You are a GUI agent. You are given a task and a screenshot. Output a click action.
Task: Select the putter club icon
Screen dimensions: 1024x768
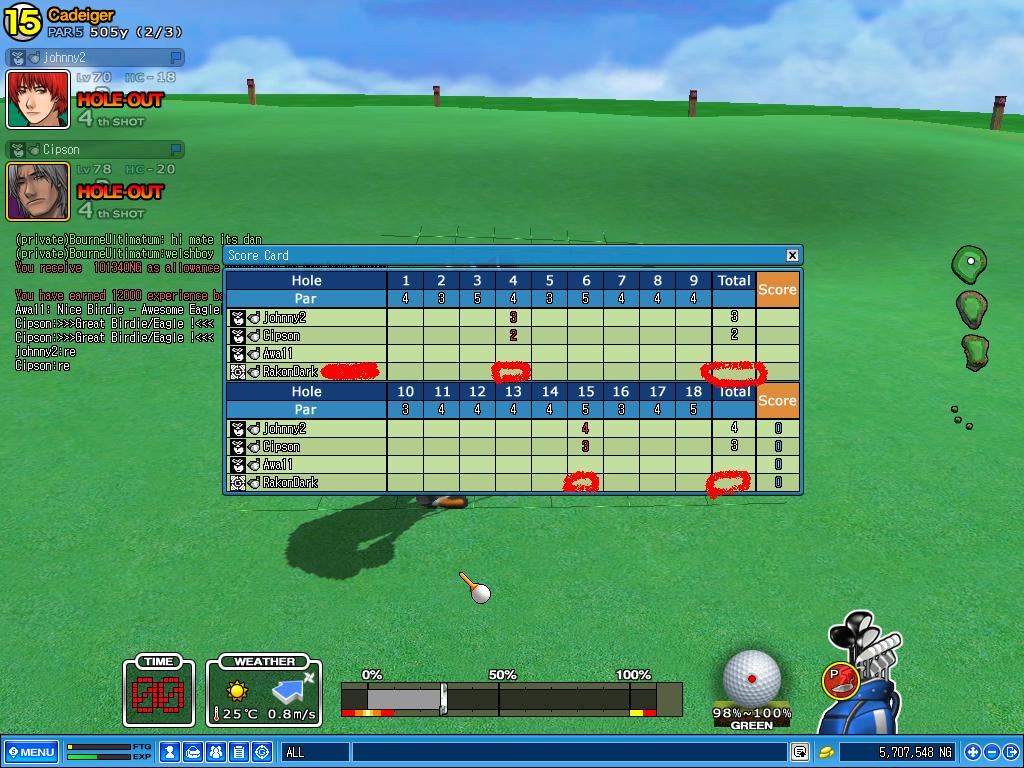click(842, 680)
